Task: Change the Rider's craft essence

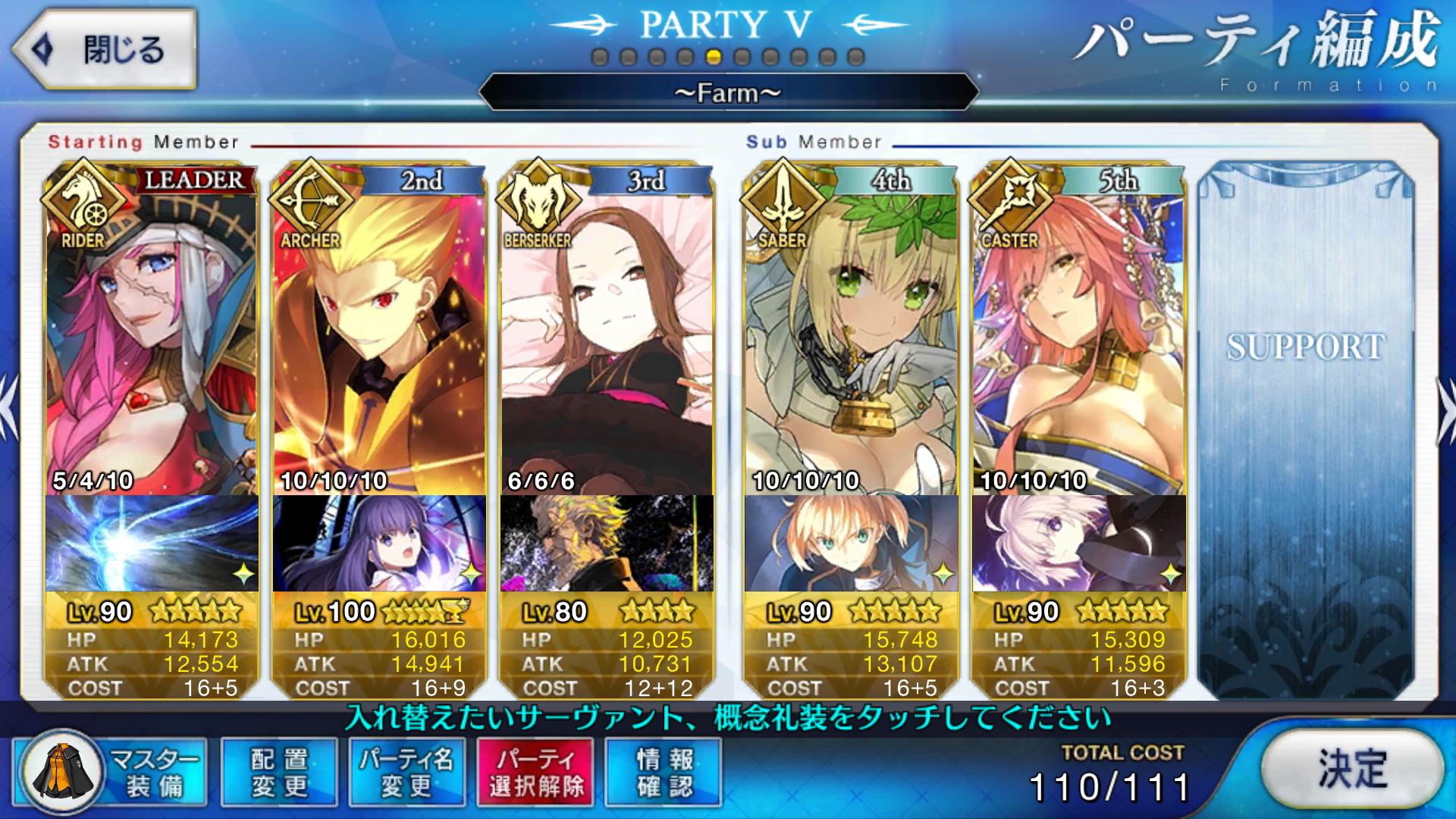Action: [152, 543]
